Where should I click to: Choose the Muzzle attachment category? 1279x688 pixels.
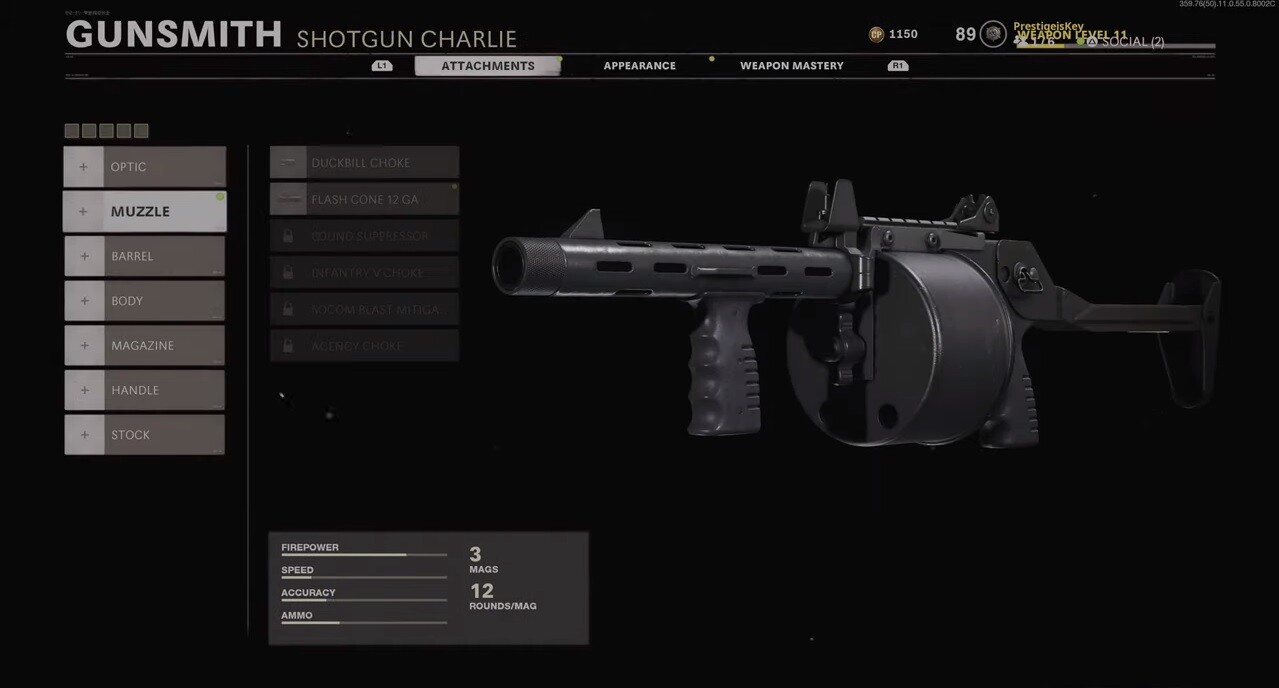[145, 212]
